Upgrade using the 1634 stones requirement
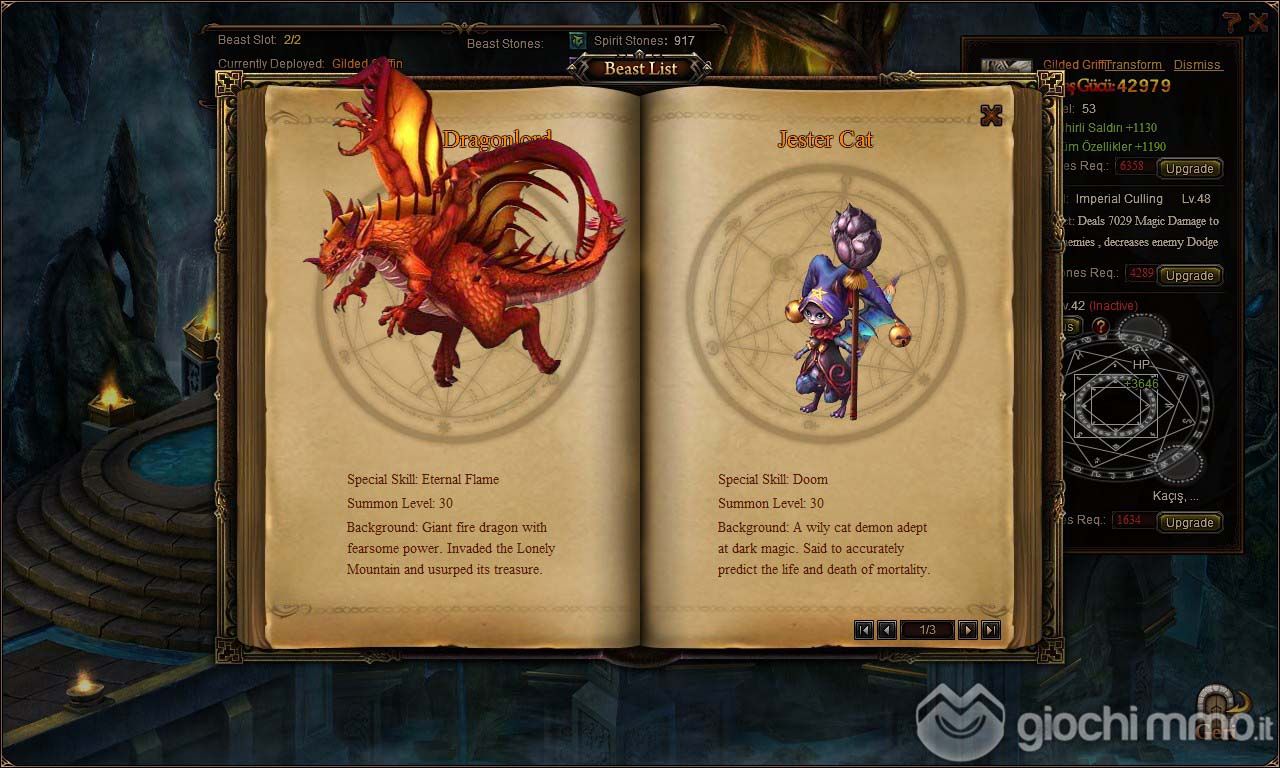Screen dimensions: 1280x768 coord(1189,522)
